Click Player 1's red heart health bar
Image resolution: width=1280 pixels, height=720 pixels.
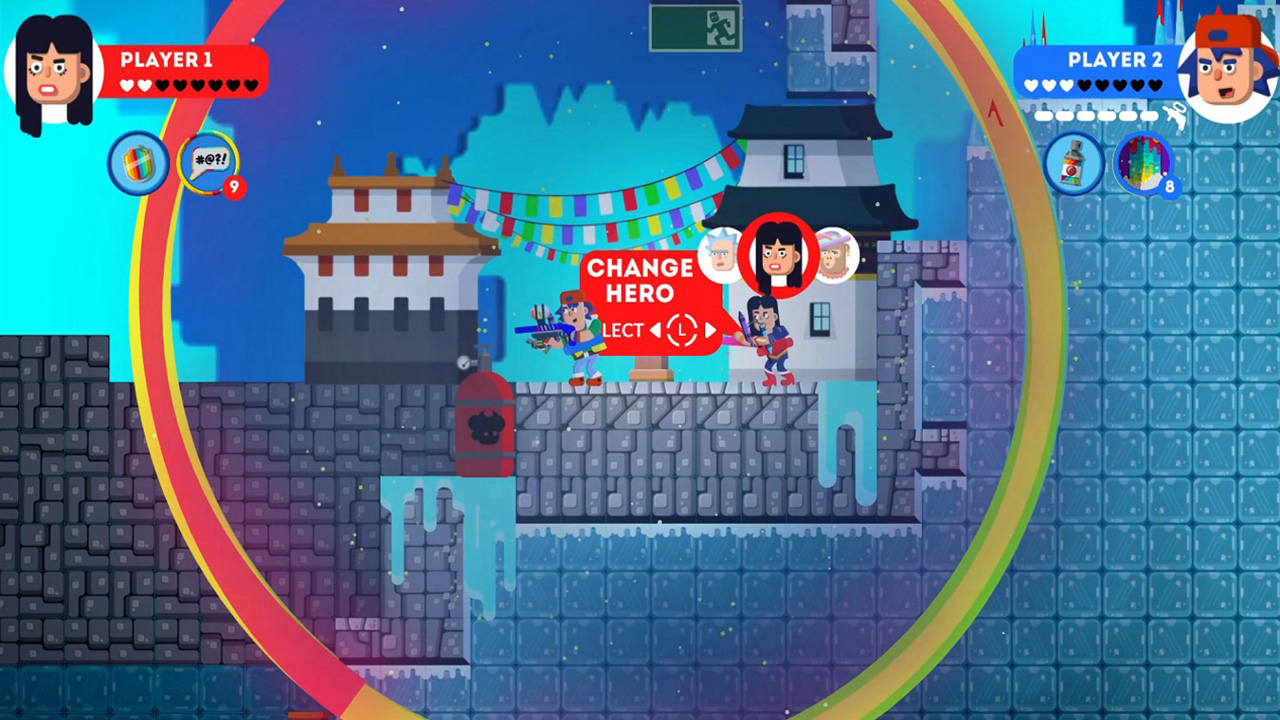point(180,84)
